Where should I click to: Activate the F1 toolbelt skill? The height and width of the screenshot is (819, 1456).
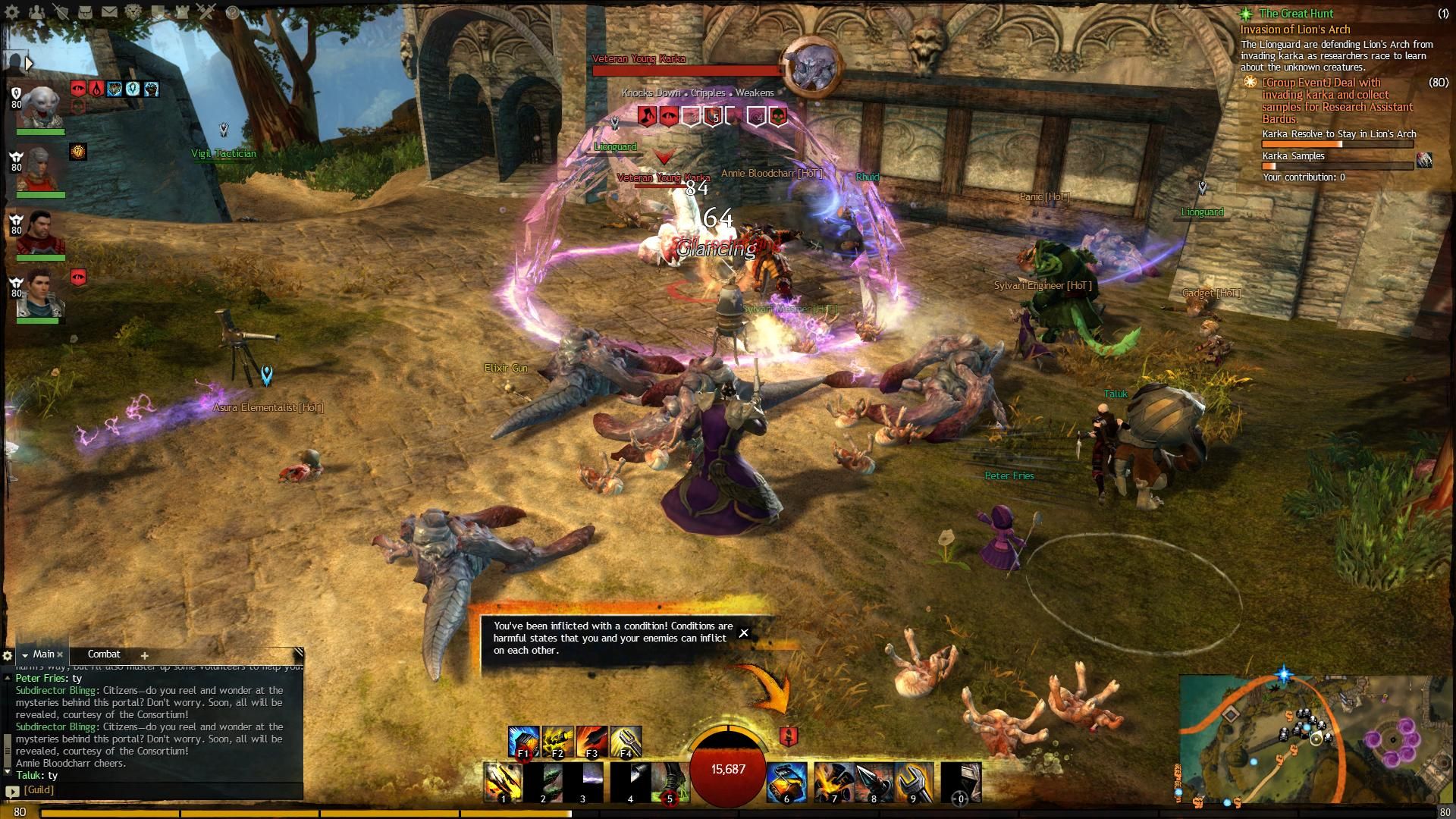pyautogui.click(x=523, y=742)
